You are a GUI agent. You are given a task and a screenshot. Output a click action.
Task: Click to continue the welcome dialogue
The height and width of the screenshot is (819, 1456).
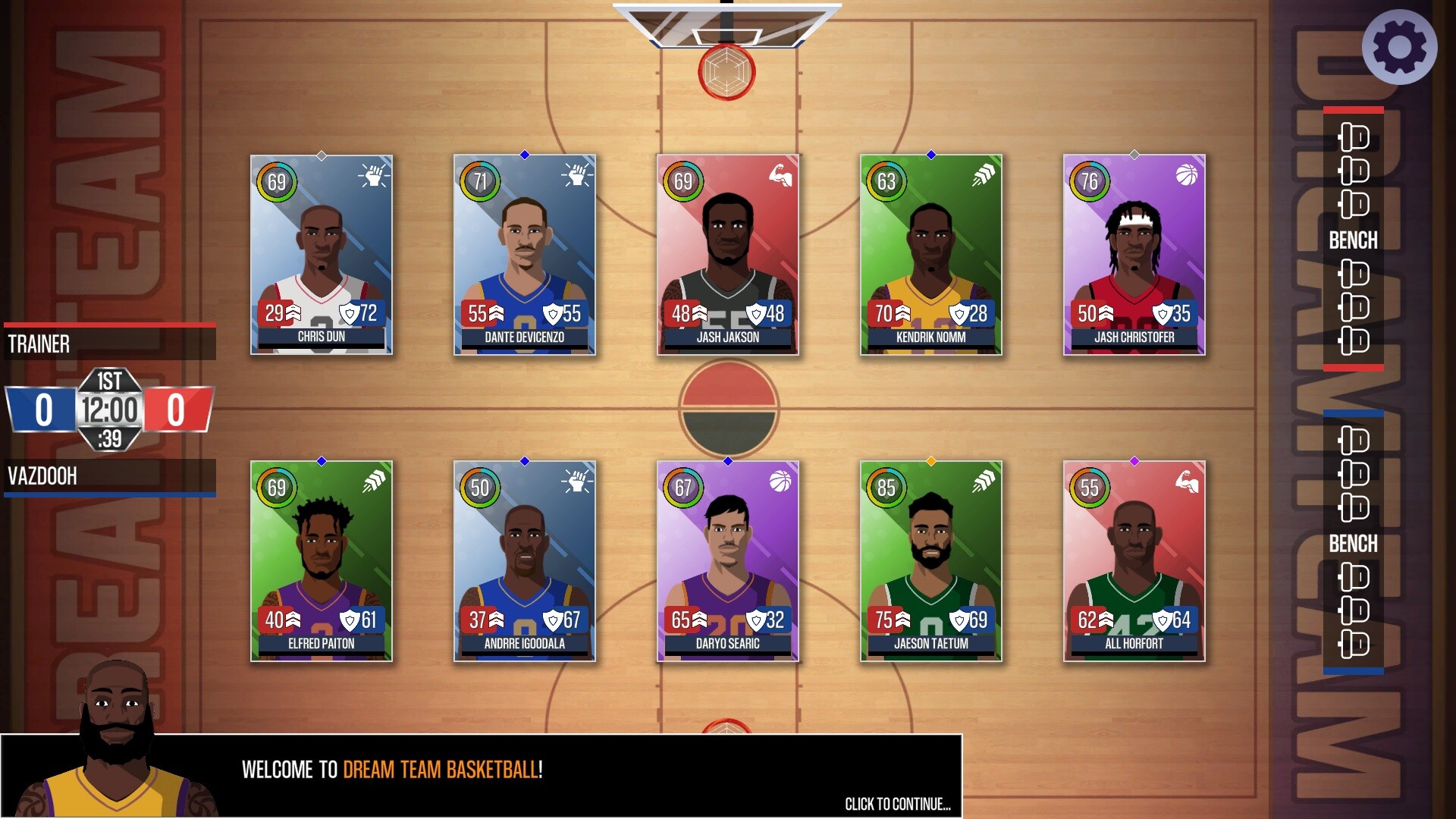[897, 804]
